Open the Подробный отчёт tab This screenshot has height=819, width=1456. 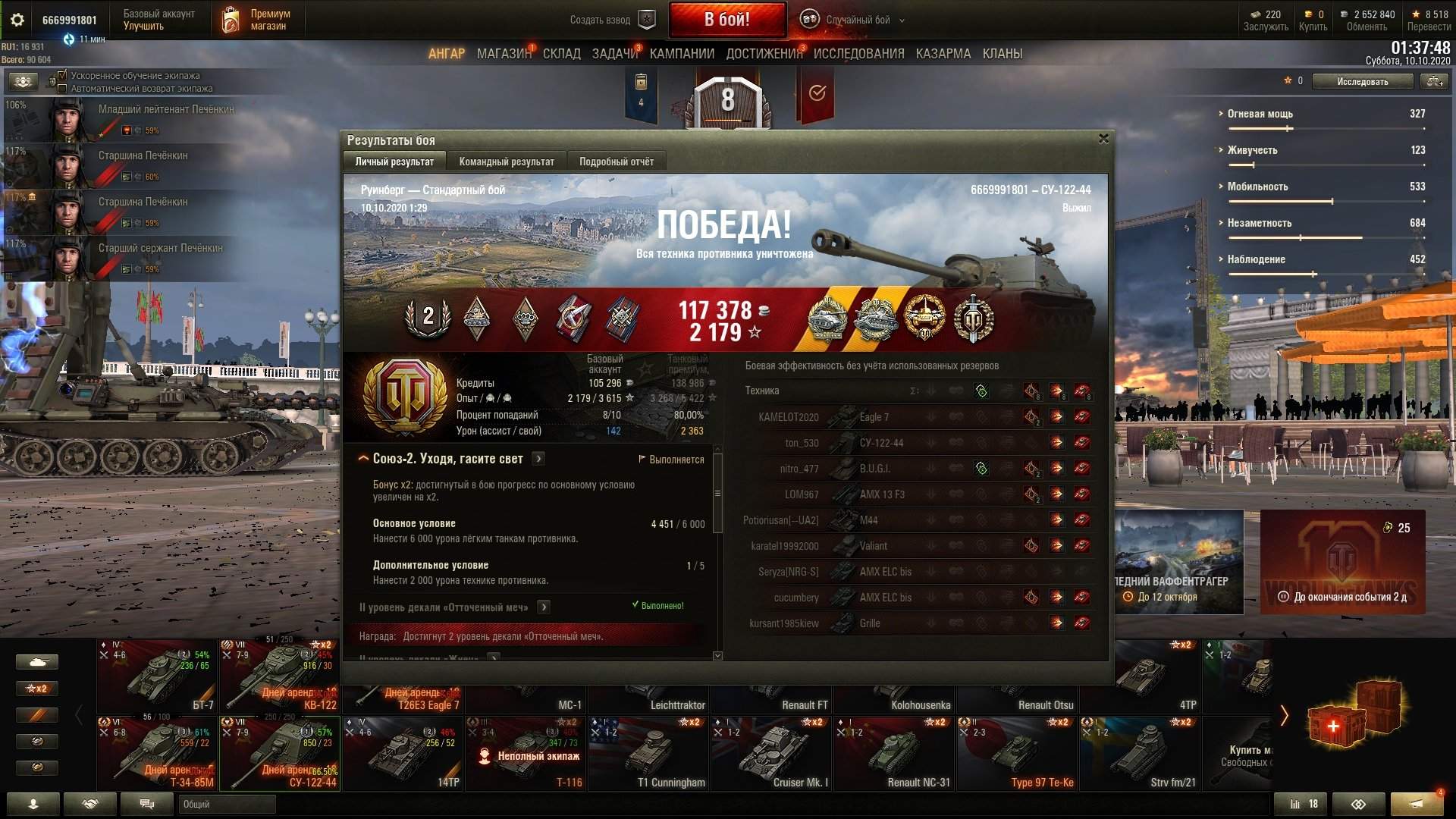tap(616, 162)
